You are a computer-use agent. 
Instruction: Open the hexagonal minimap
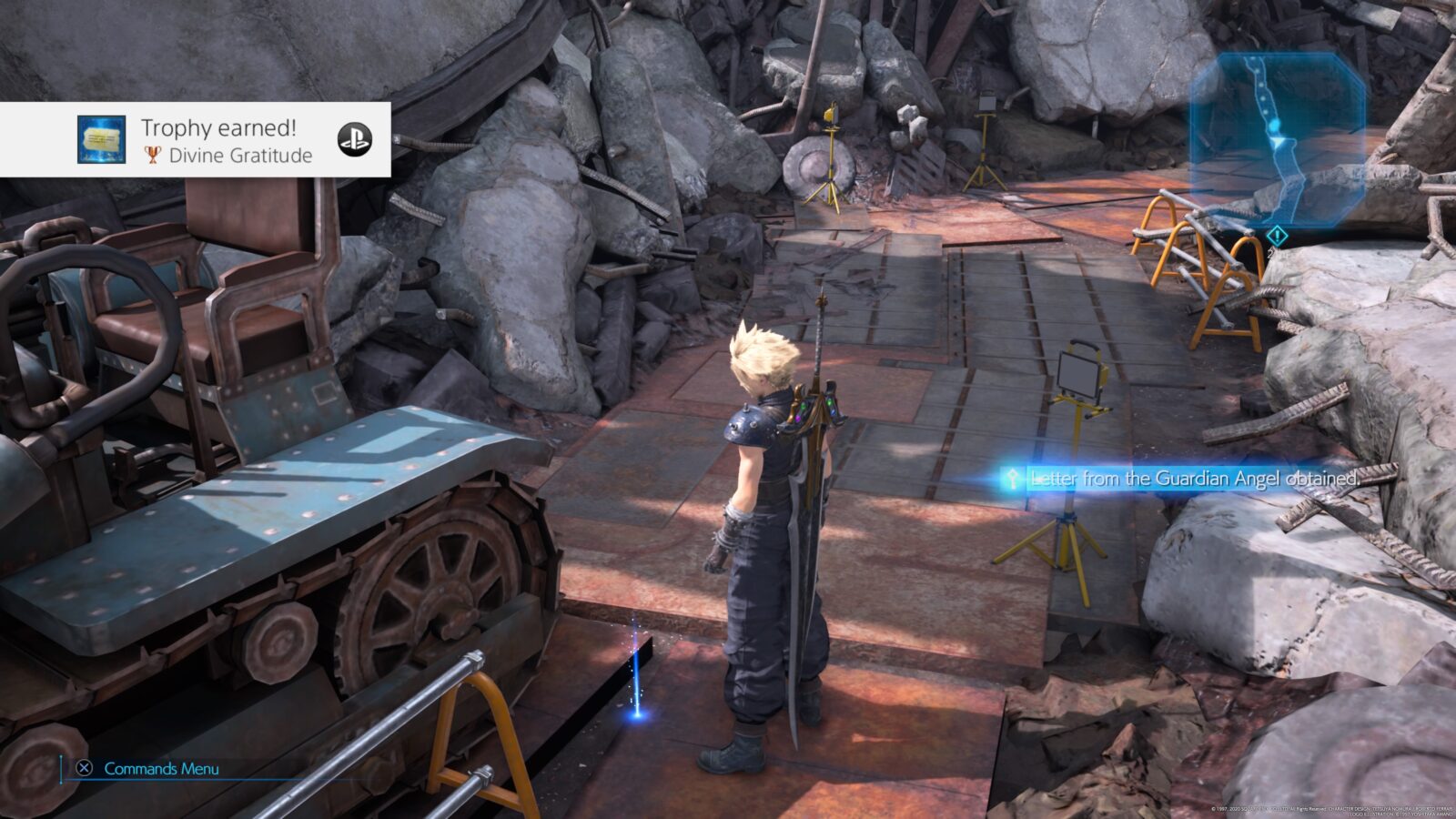click(x=1277, y=136)
